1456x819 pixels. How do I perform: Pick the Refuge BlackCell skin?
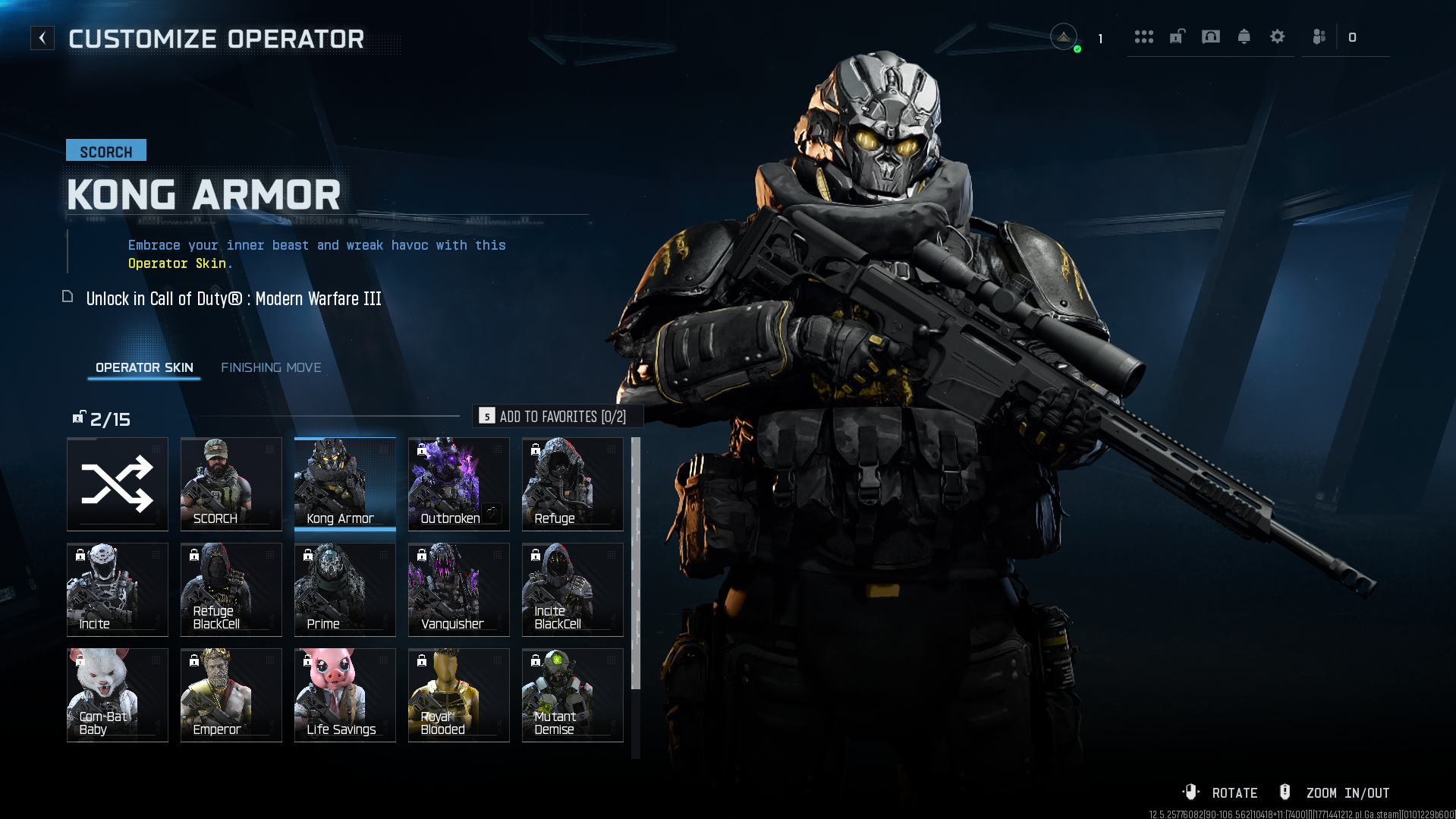pos(231,589)
